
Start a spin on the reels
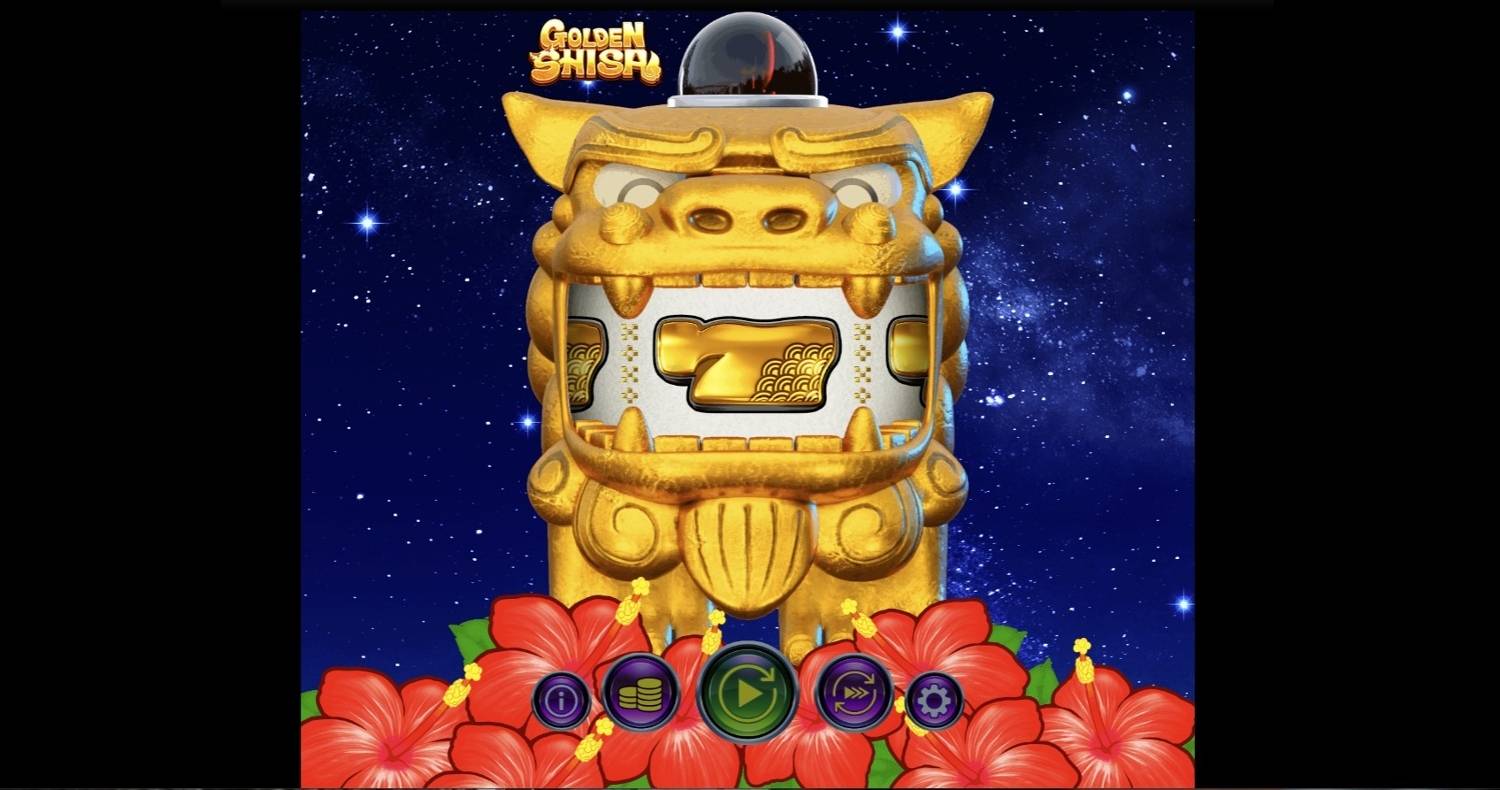(x=748, y=694)
